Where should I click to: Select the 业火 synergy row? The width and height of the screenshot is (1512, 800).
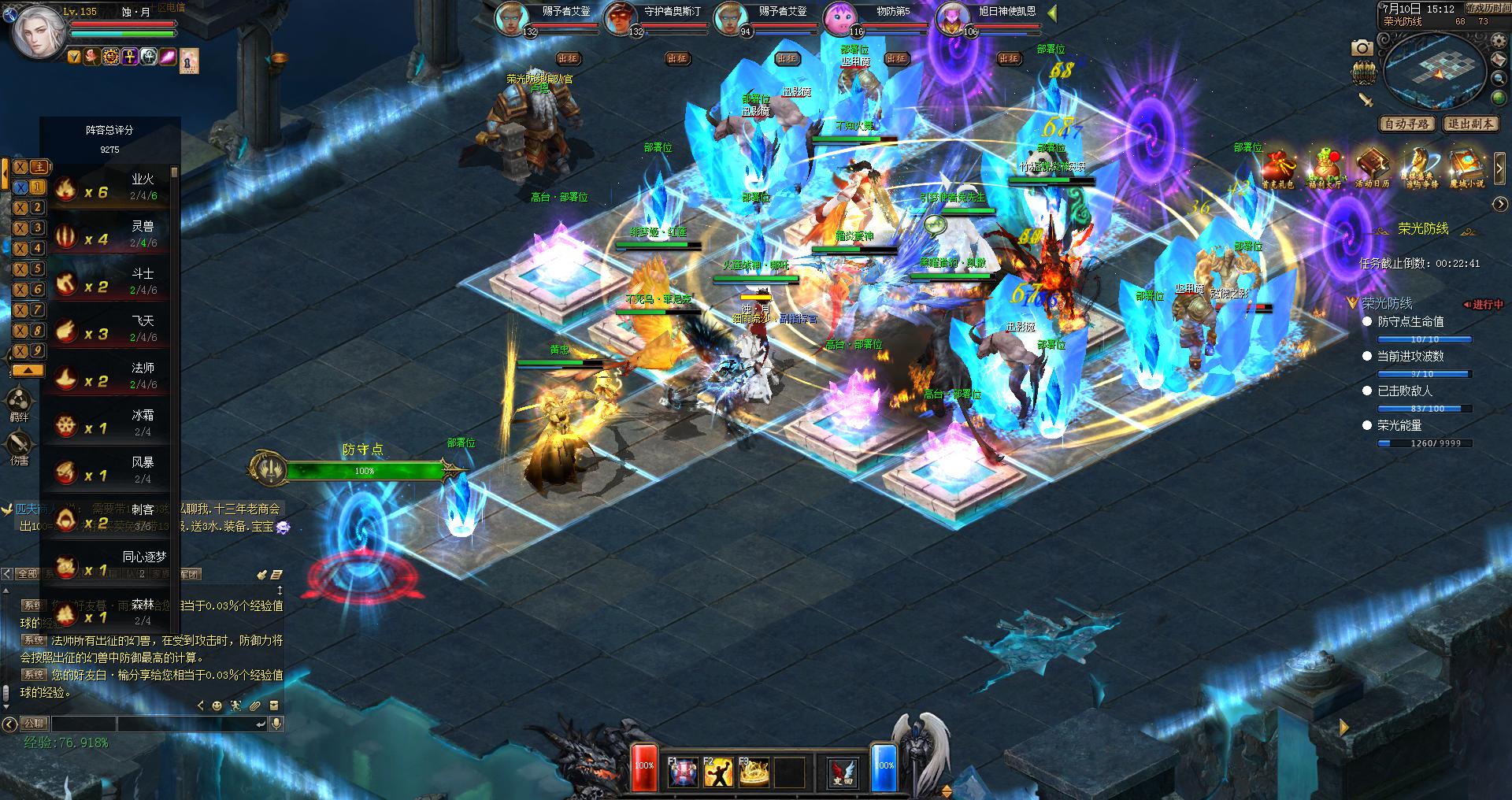[110, 187]
